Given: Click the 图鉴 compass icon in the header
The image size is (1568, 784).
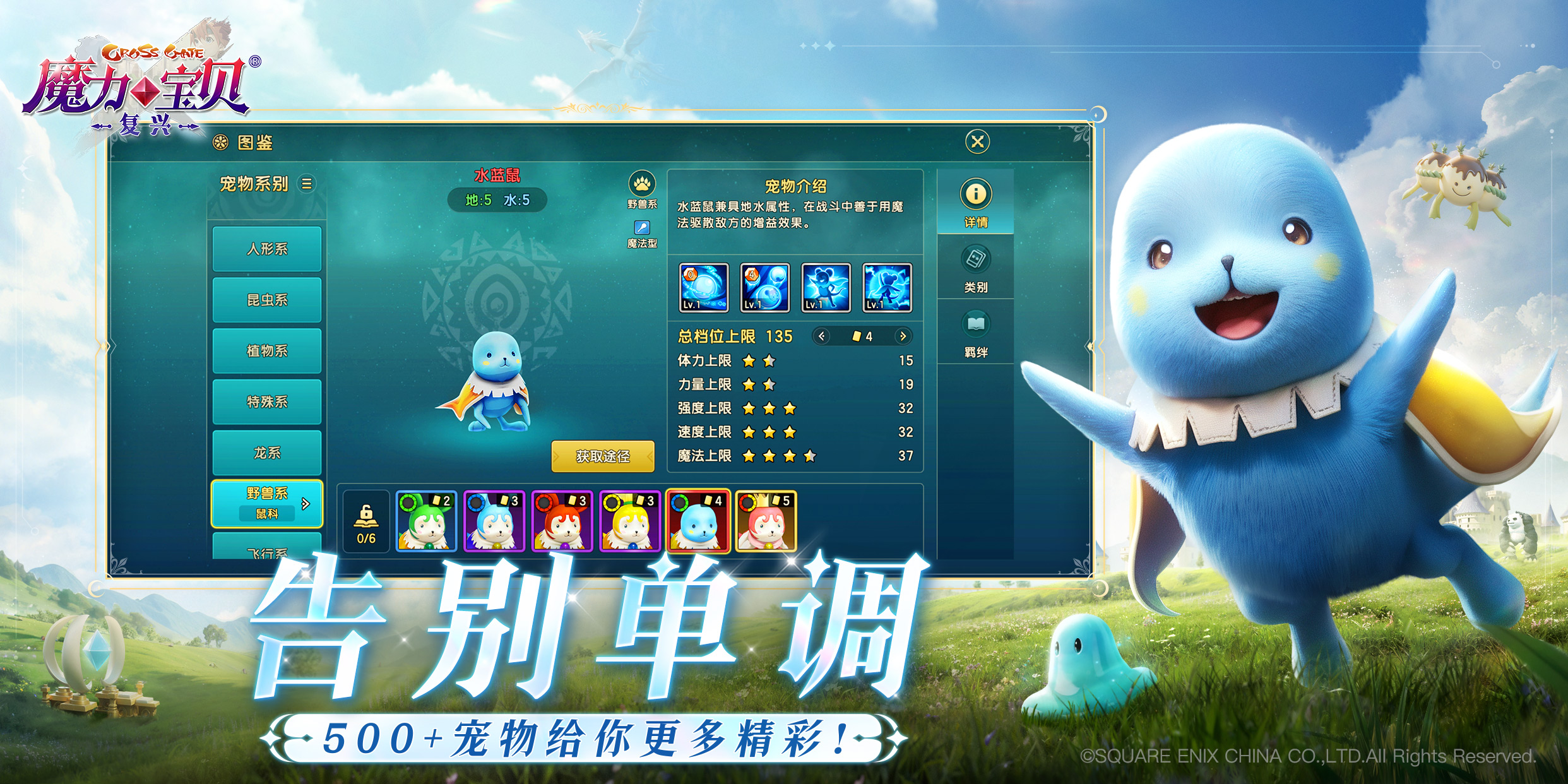Looking at the screenshot, I should 221,143.
